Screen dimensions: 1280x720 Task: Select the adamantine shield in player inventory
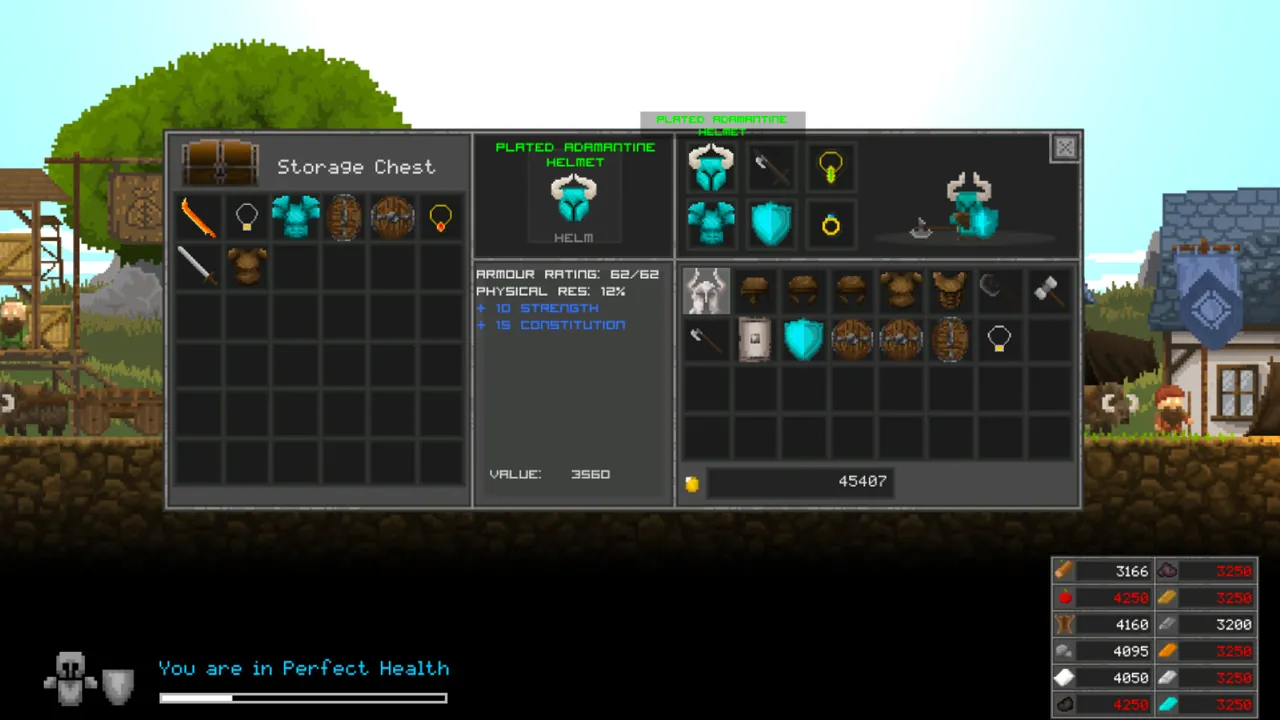point(804,339)
